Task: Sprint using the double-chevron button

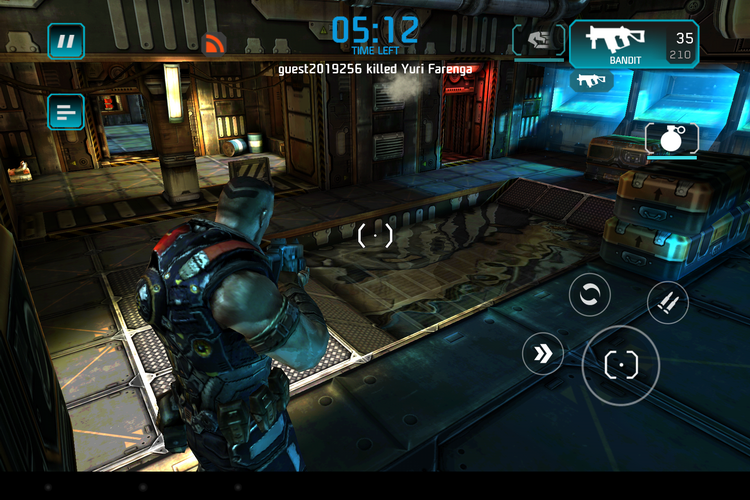Action: tap(543, 353)
